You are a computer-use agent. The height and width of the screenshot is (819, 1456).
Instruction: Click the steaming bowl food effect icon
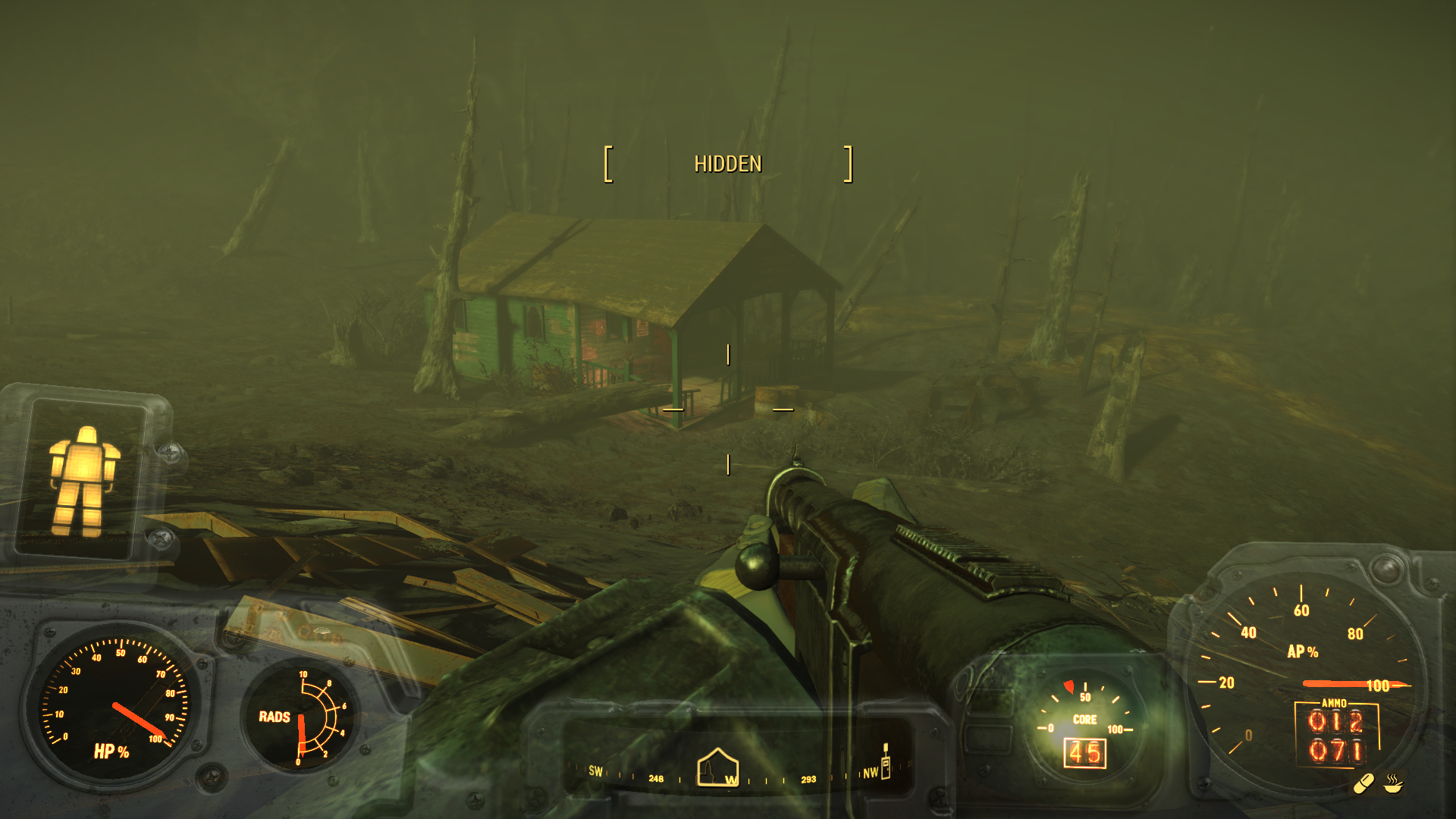click(1393, 783)
